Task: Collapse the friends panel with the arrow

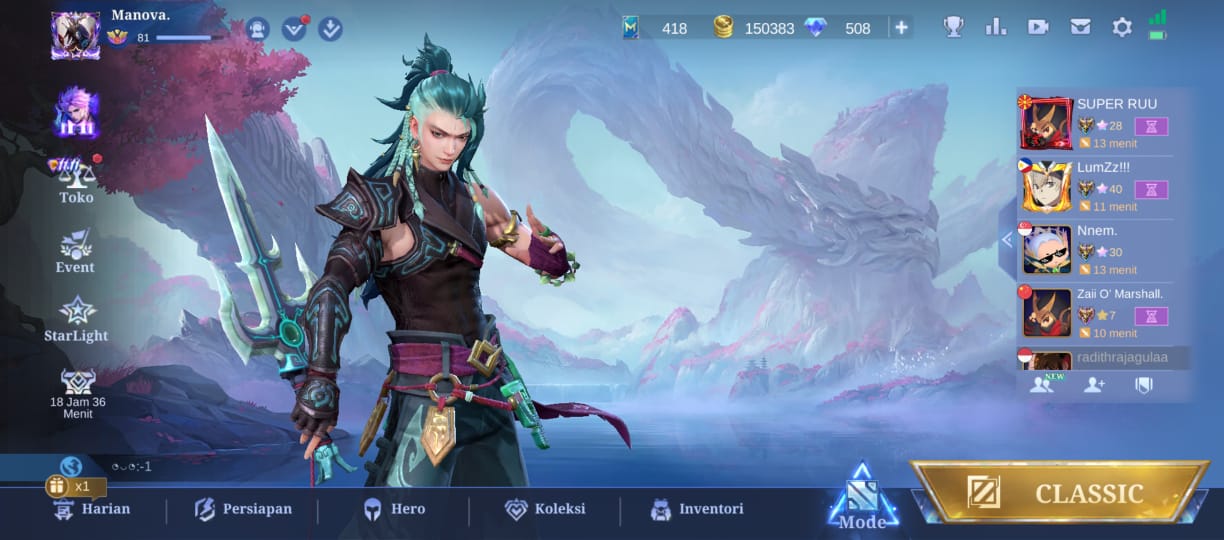Action: [x=1007, y=239]
